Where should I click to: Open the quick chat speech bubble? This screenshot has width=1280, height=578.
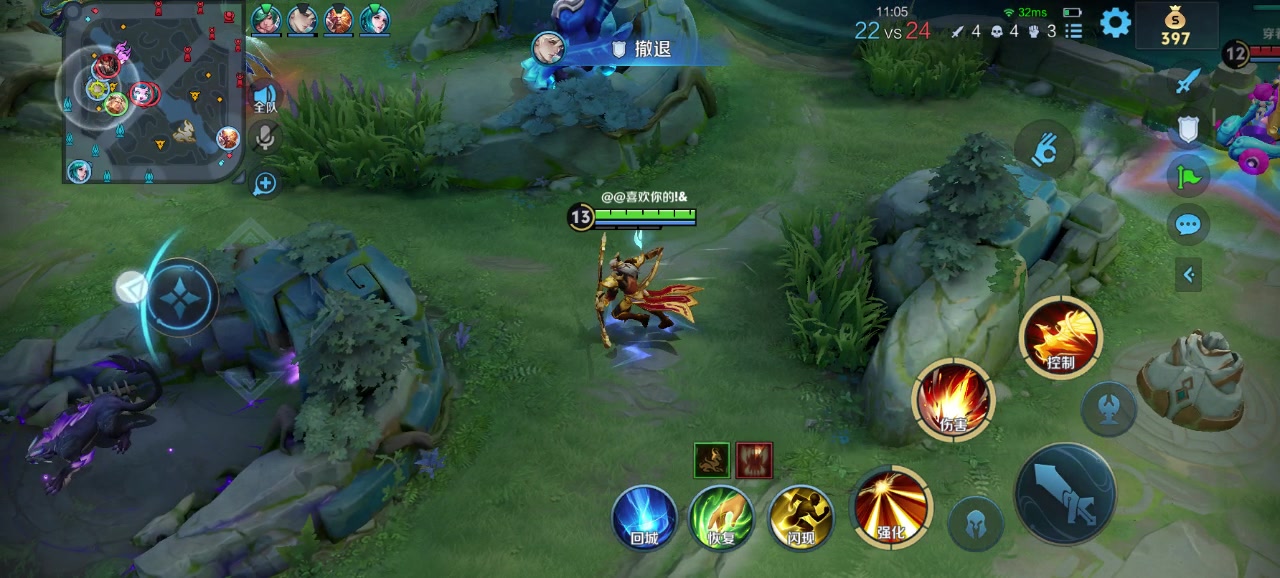[x=1188, y=225]
